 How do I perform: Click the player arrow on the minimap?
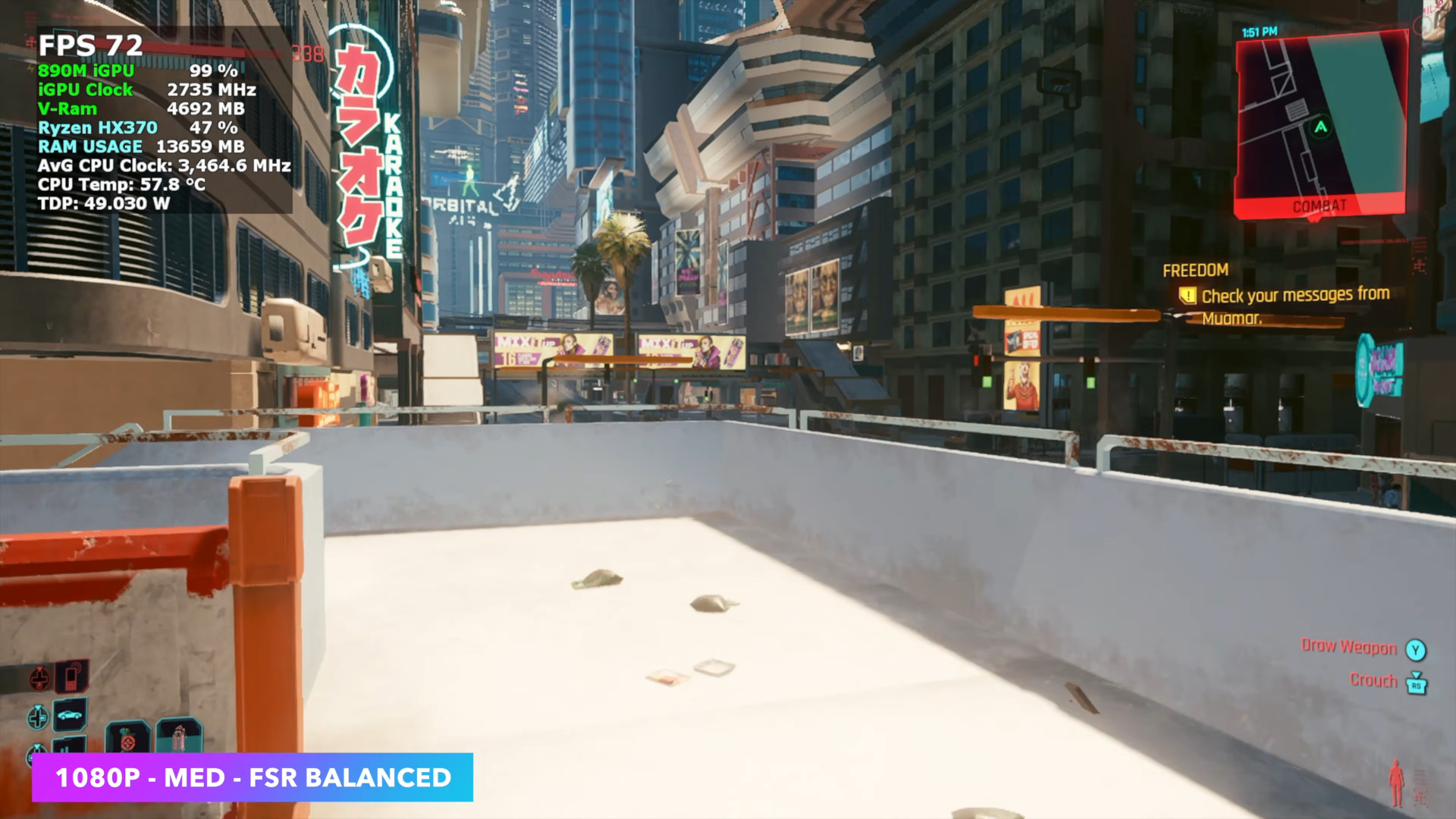click(x=1321, y=127)
